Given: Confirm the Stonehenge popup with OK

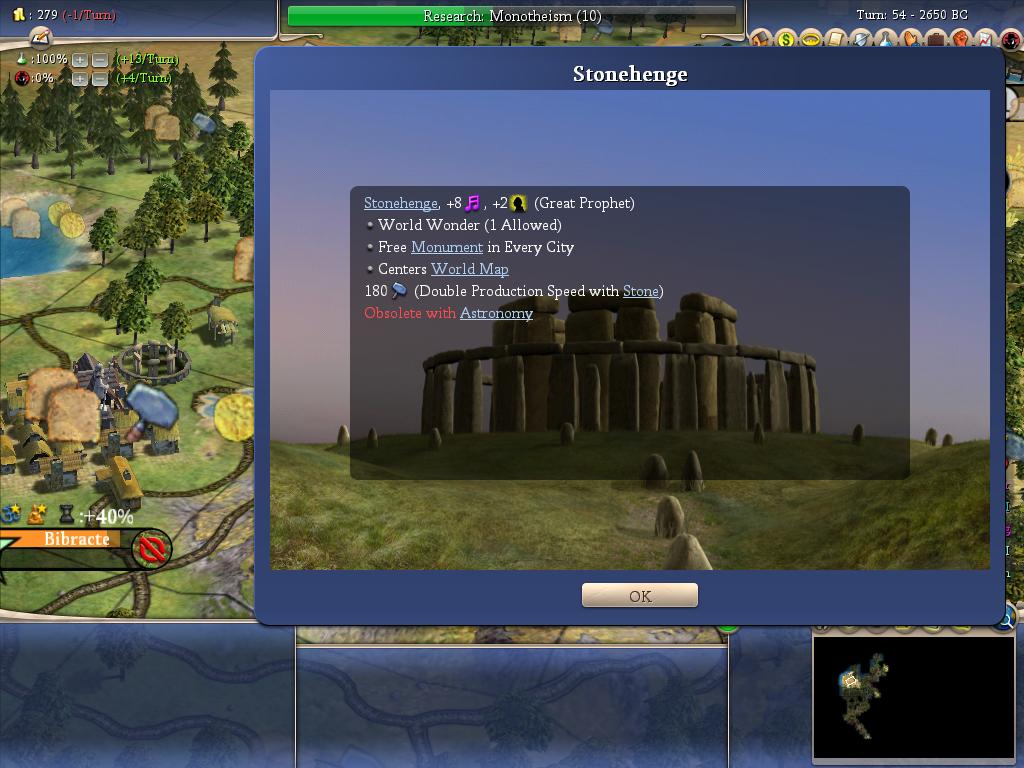Looking at the screenshot, I should point(639,595).
